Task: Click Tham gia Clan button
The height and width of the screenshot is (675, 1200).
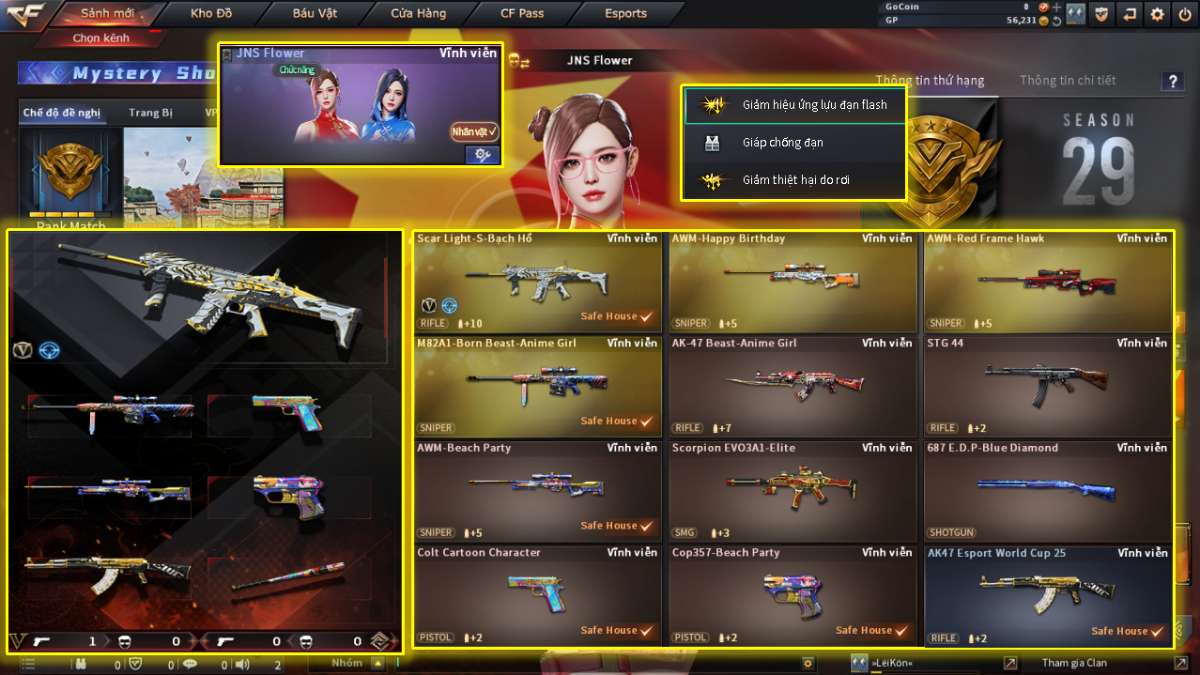Action: pyautogui.click(x=1074, y=663)
